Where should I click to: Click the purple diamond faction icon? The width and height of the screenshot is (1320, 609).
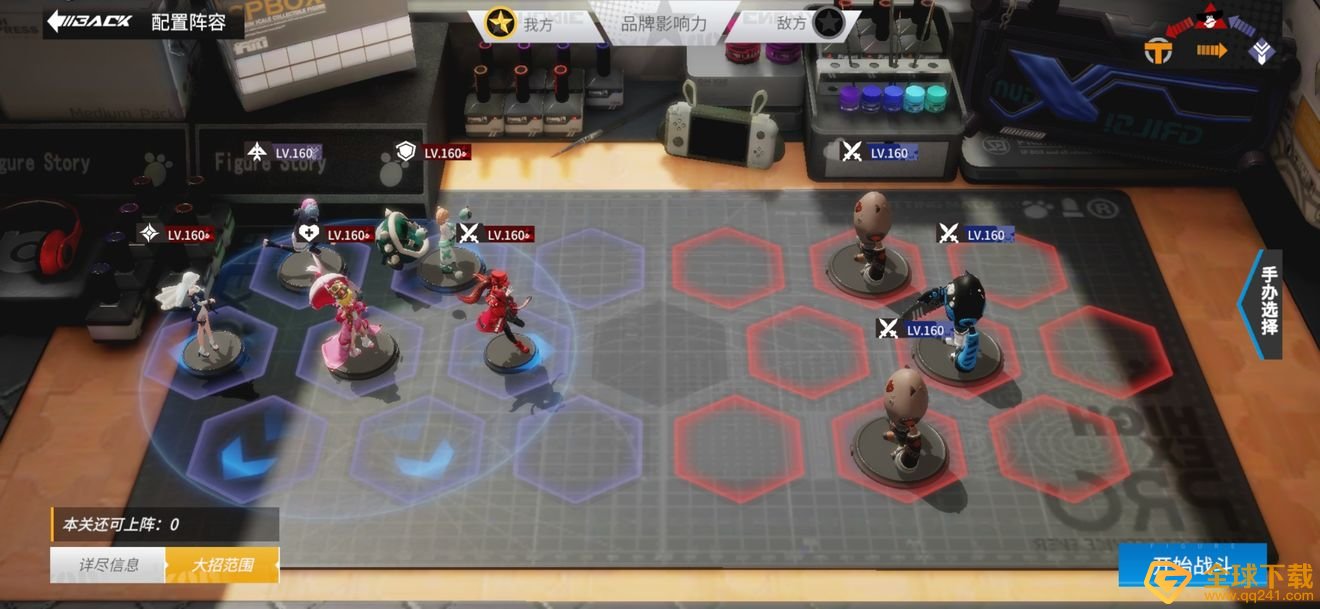click(1264, 52)
